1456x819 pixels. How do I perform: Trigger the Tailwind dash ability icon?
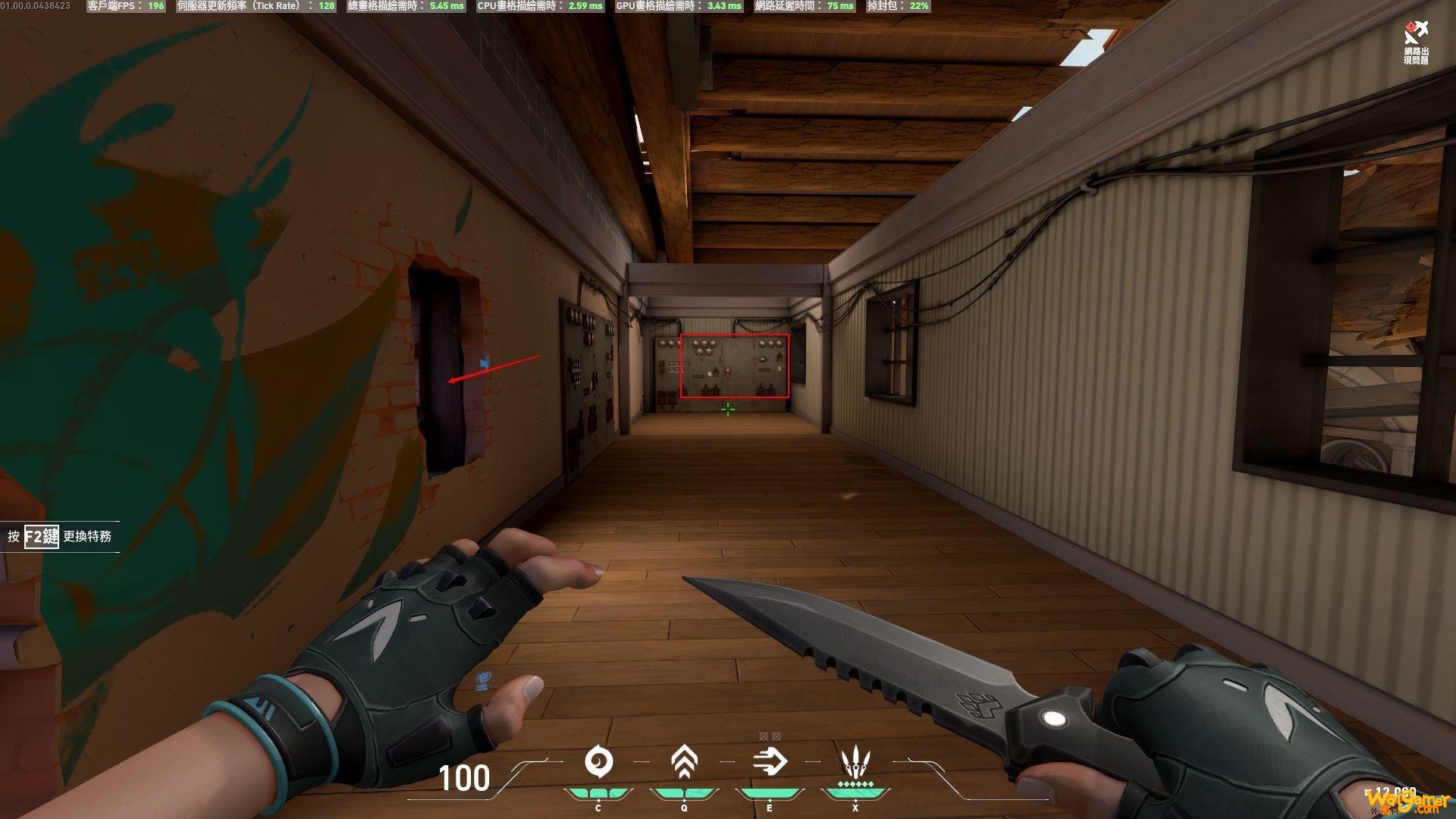pyautogui.click(x=770, y=761)
